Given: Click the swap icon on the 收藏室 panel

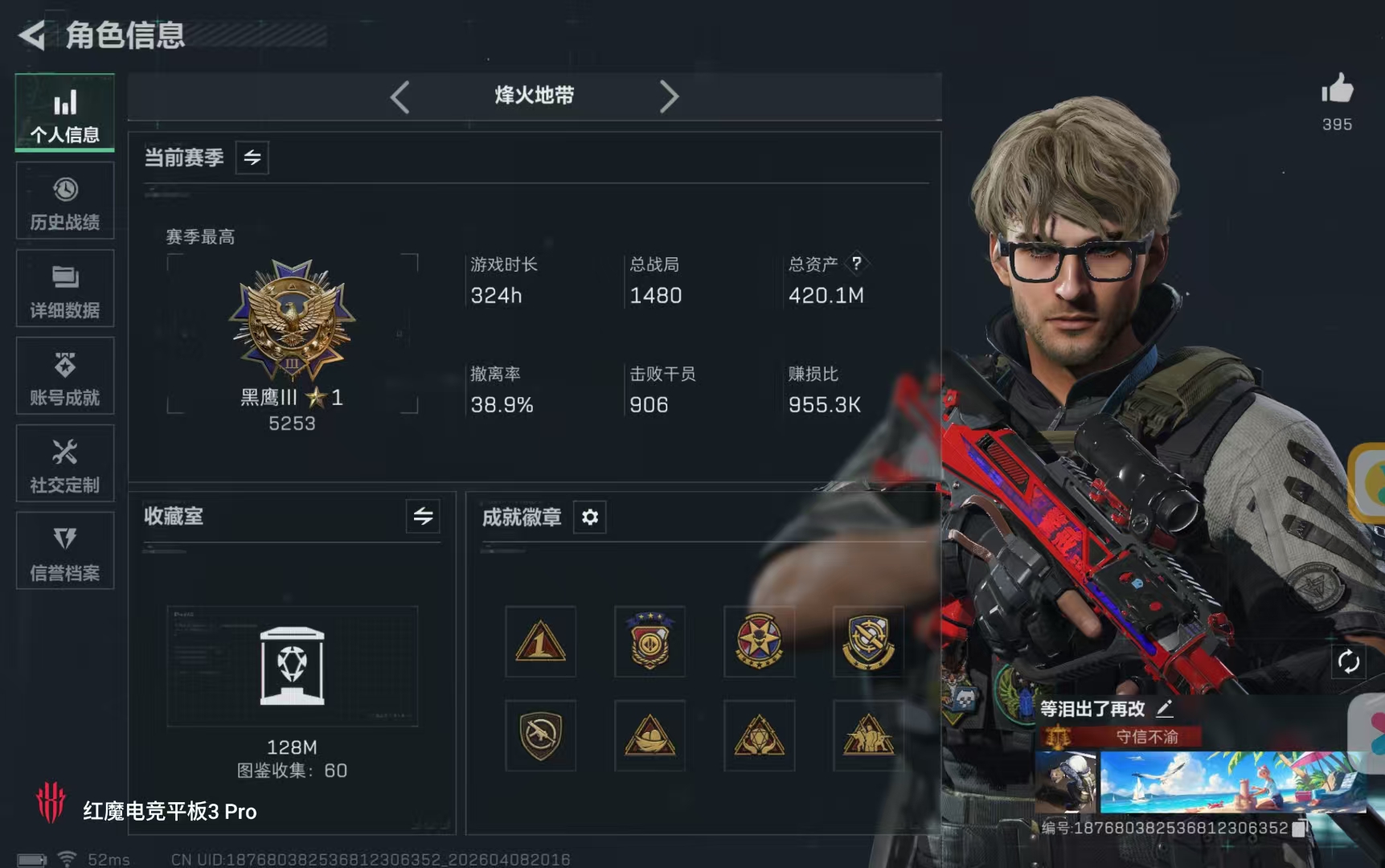Looking at the screenshot, I should (x=424, y=518).
